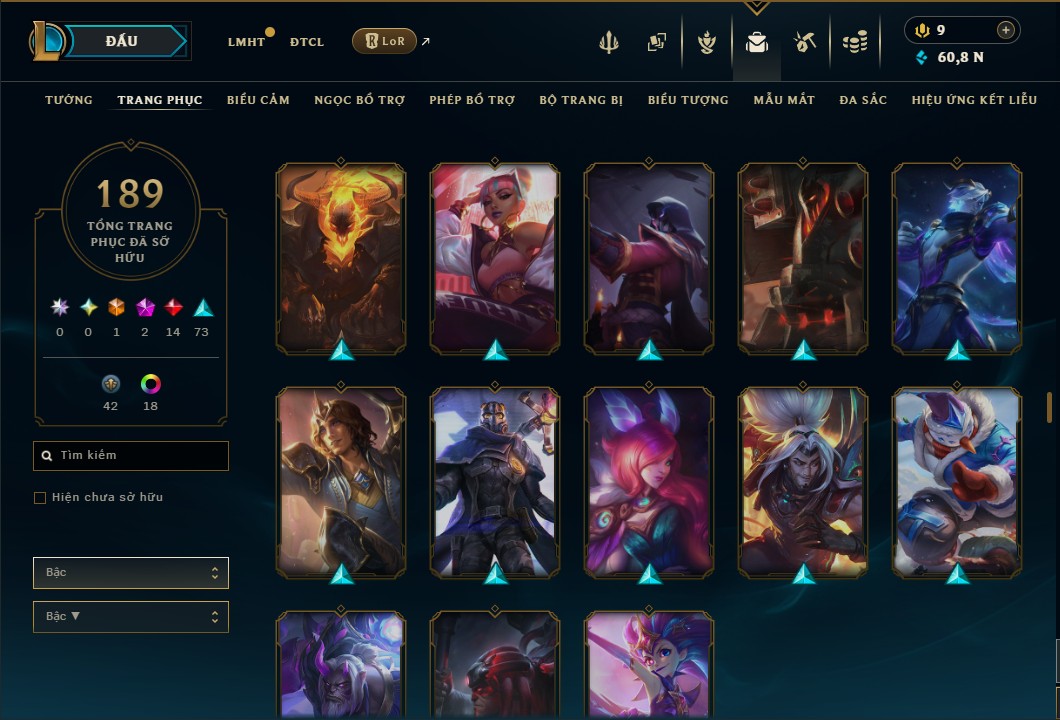Click the plus button to buy RP
The width and height of the screenshot is (1060, 720).
[x=1005, y=31]
